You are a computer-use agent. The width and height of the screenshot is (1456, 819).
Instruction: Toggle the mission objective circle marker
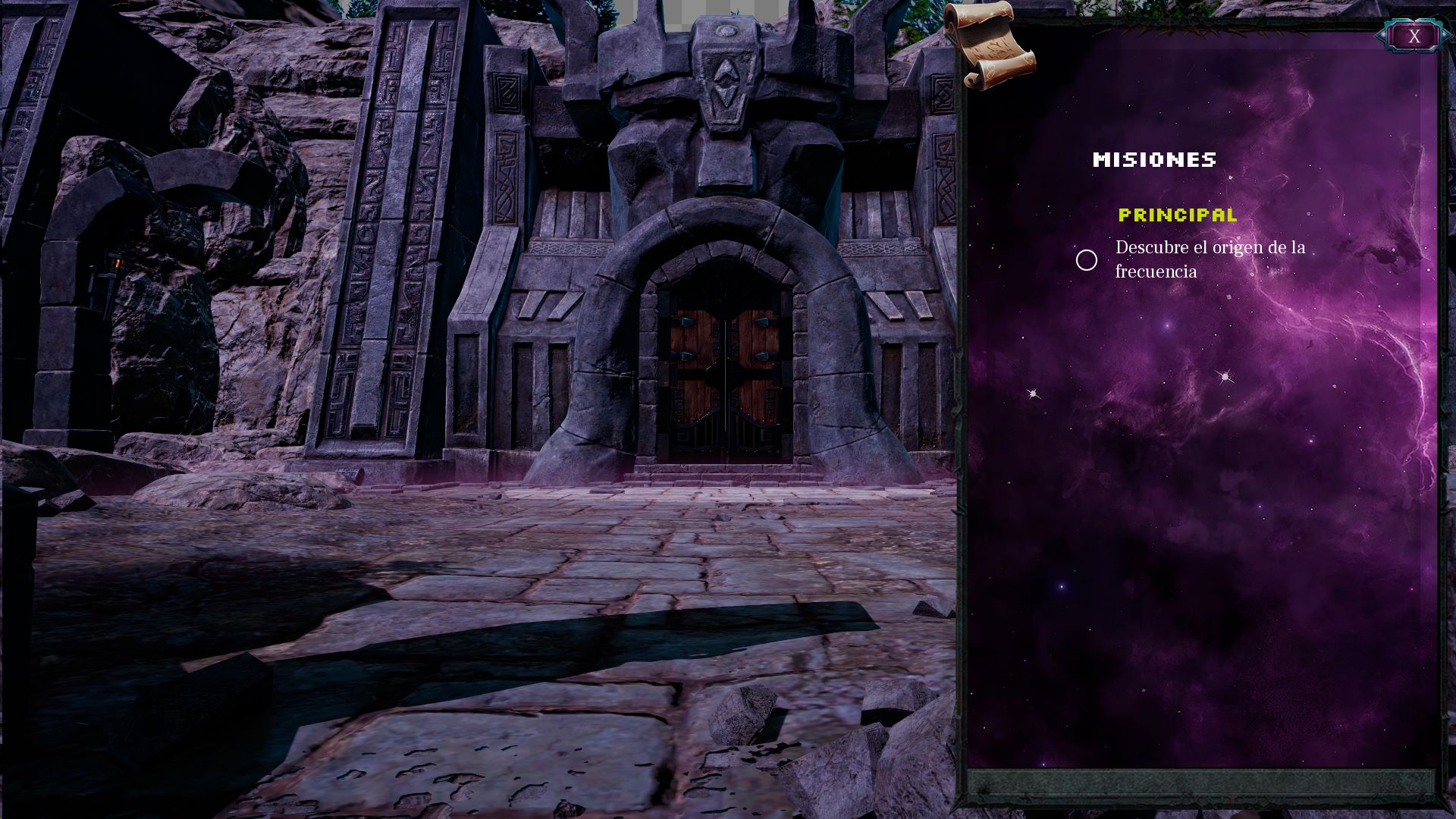[x=1086, y=260]
